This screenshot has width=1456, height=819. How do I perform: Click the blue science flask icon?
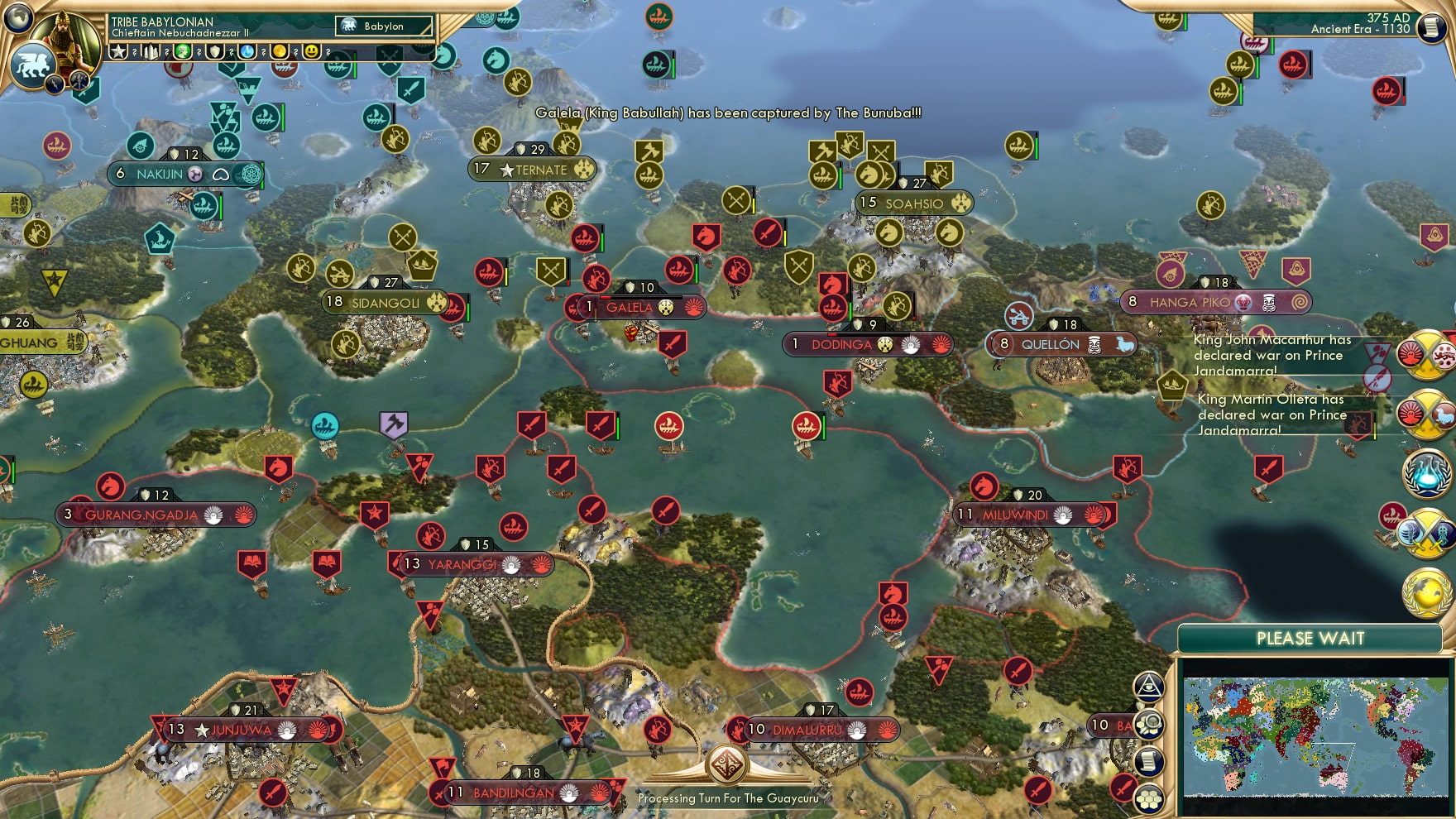[247, 51]
